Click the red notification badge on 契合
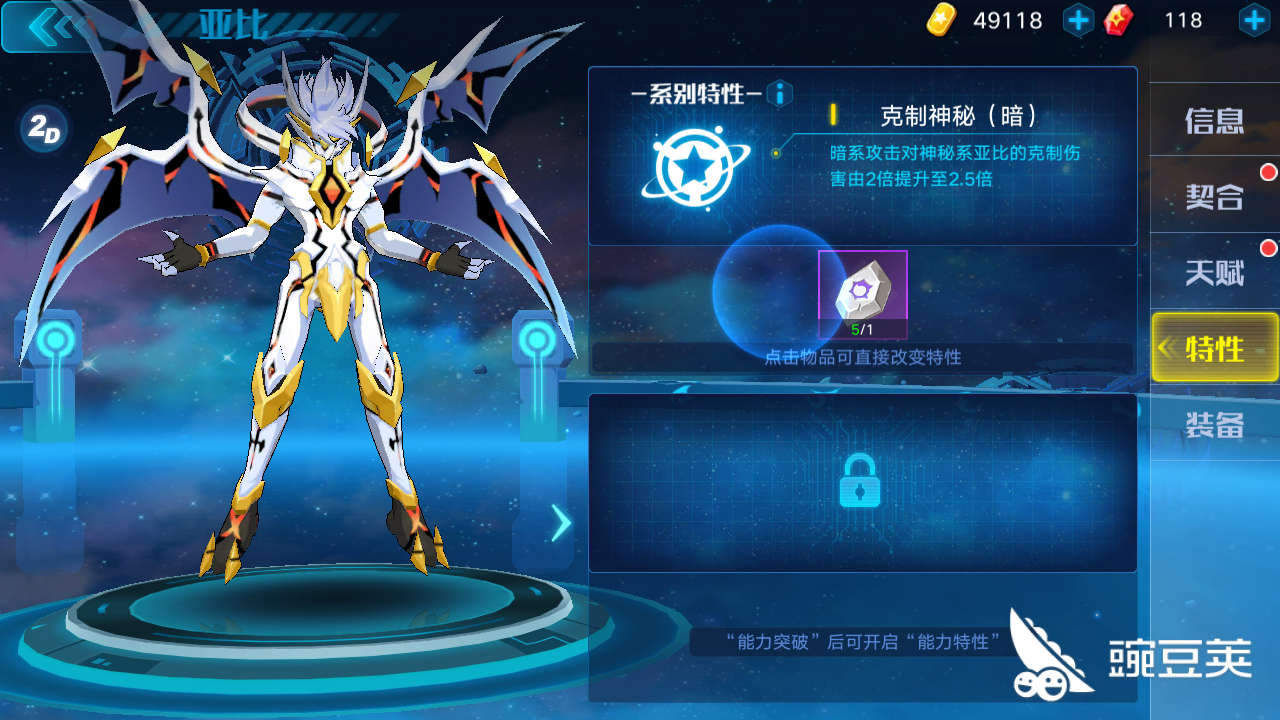Image resolution: width=1280 pixels, height=720 pixels. tap(1268, 170)
